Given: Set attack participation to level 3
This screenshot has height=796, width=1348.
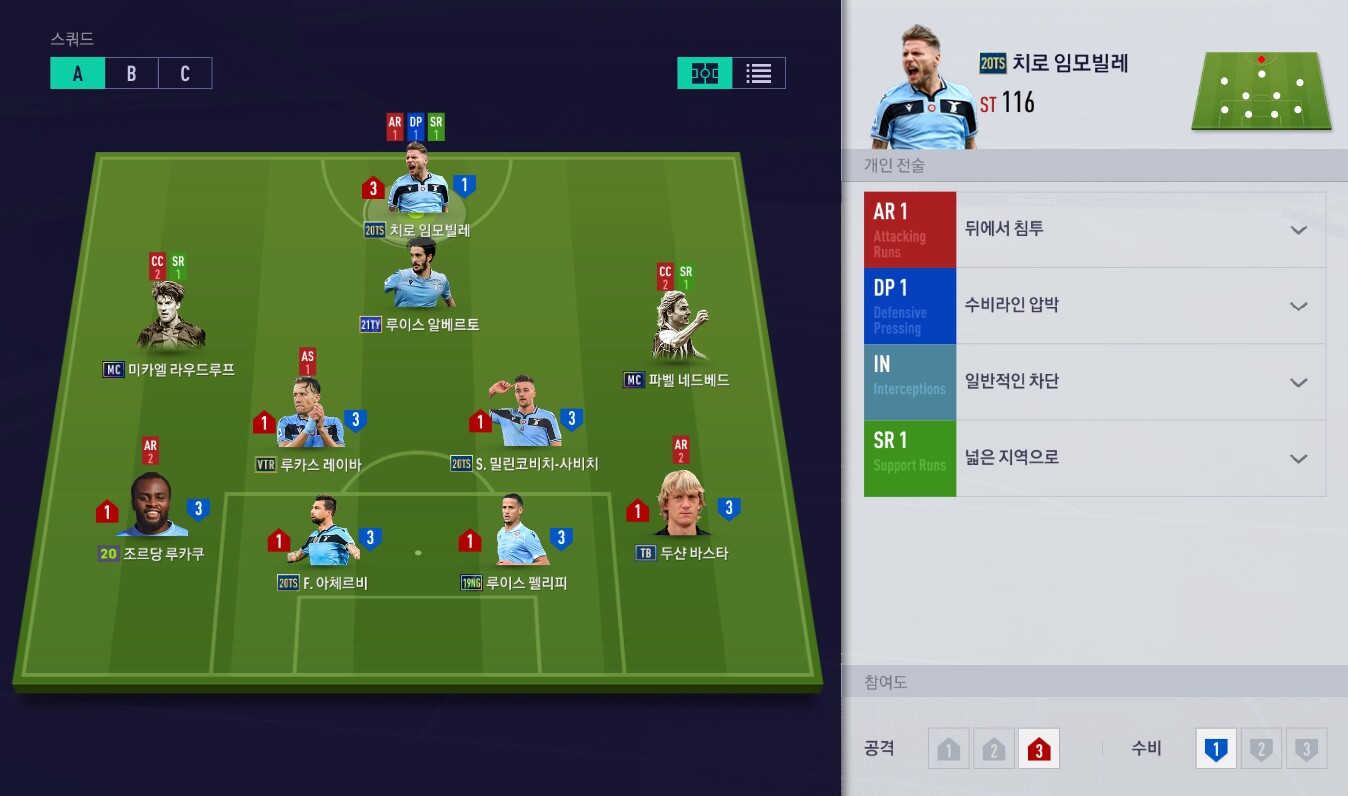Looking at the screenshot, I should pos(1038,749).
